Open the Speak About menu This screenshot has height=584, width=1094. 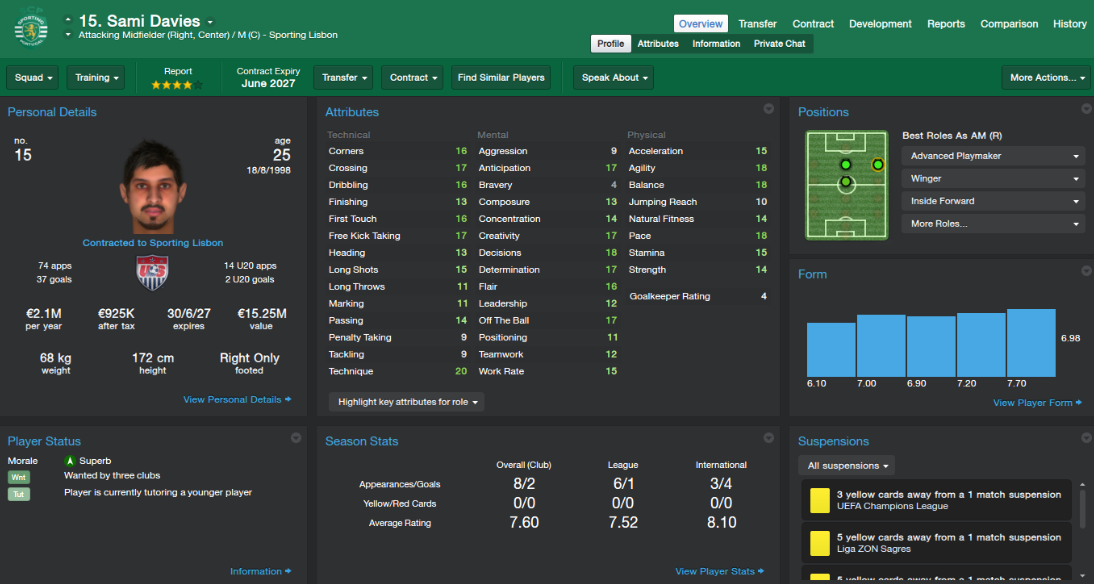click(615, 78)
